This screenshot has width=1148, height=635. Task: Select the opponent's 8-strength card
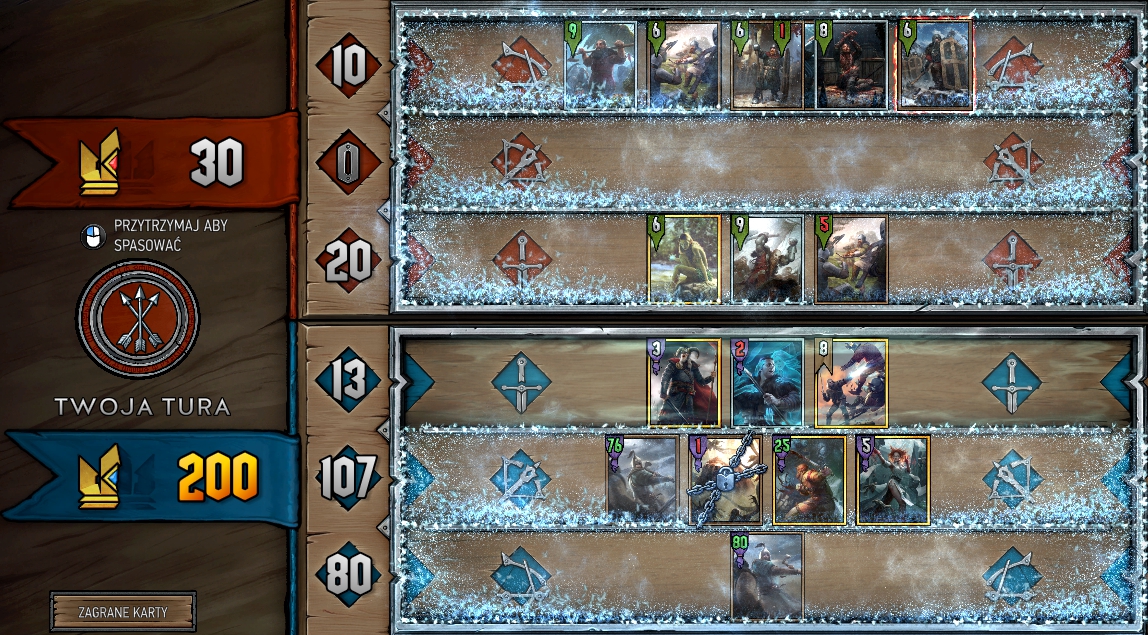coord(851,65)
